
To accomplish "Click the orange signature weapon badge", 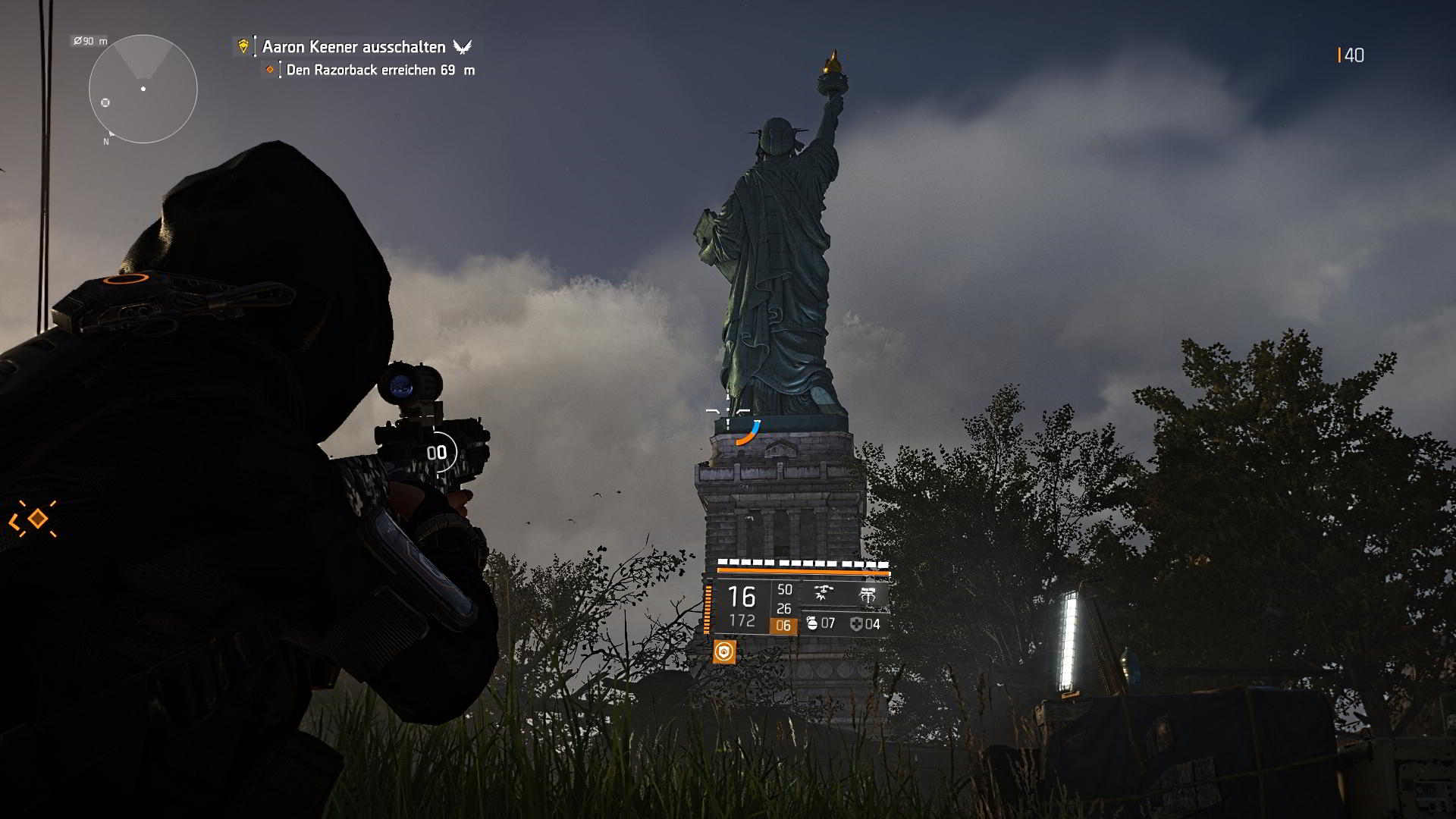I will (x=725, y=651).
